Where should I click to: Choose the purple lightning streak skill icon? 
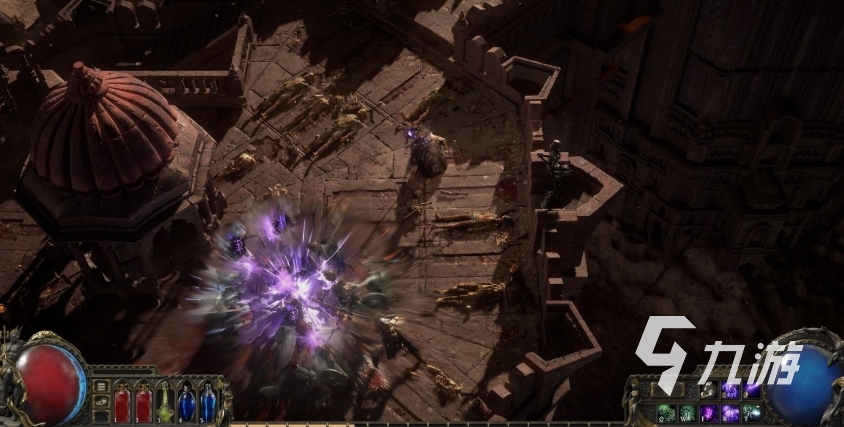(x=752, y=391)
